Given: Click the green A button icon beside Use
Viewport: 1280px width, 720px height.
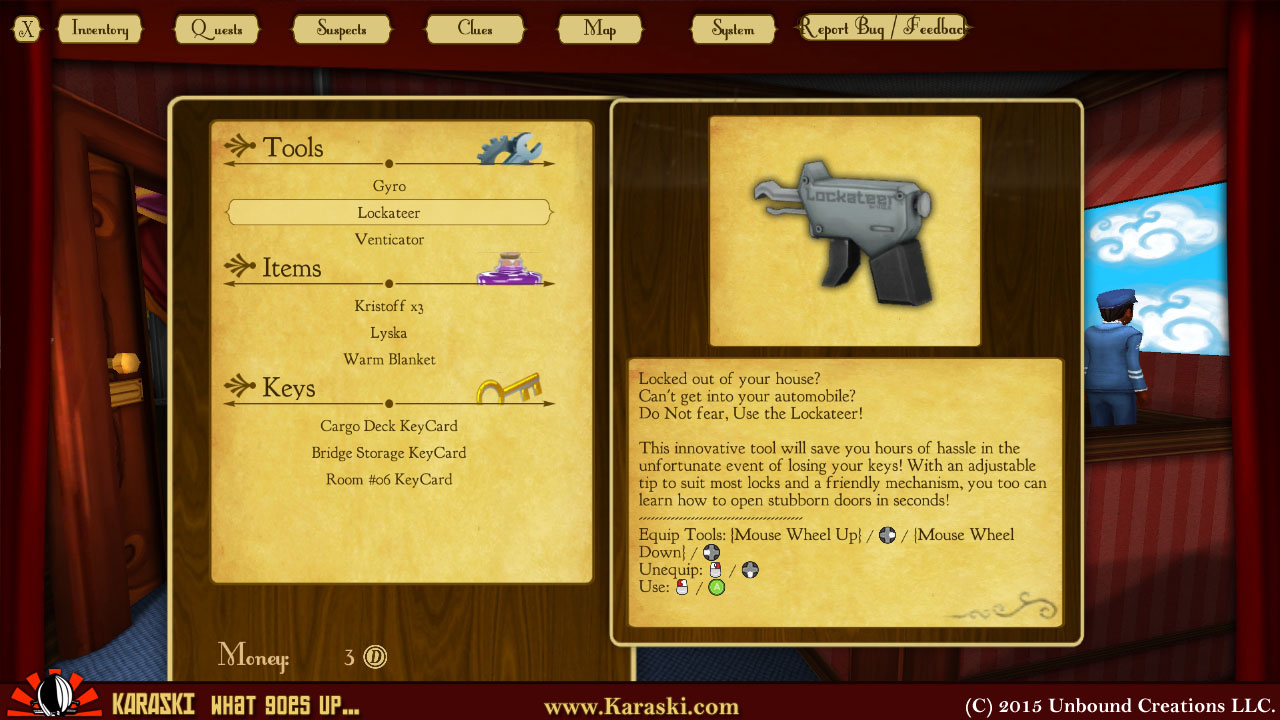Looking at the screenshot, I should click(x=718, y=588).
